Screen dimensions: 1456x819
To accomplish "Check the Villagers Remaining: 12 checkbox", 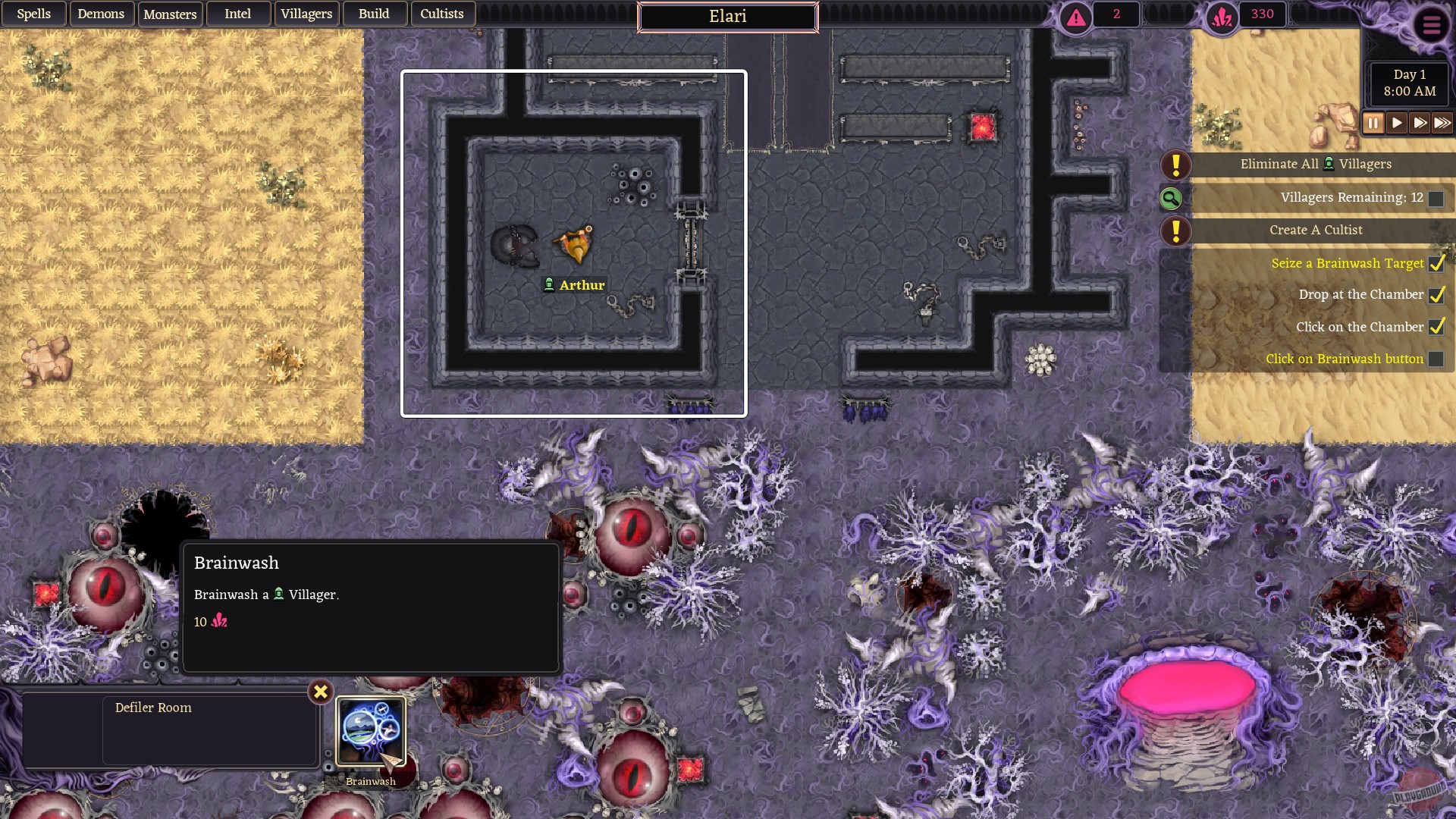I will point(1437,198).
